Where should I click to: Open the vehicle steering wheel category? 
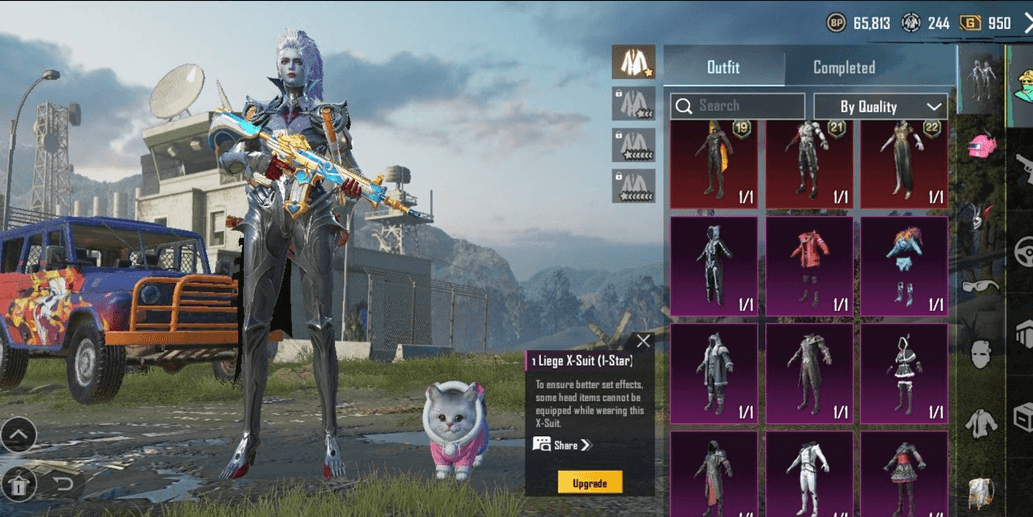(x=1023, y=250)
